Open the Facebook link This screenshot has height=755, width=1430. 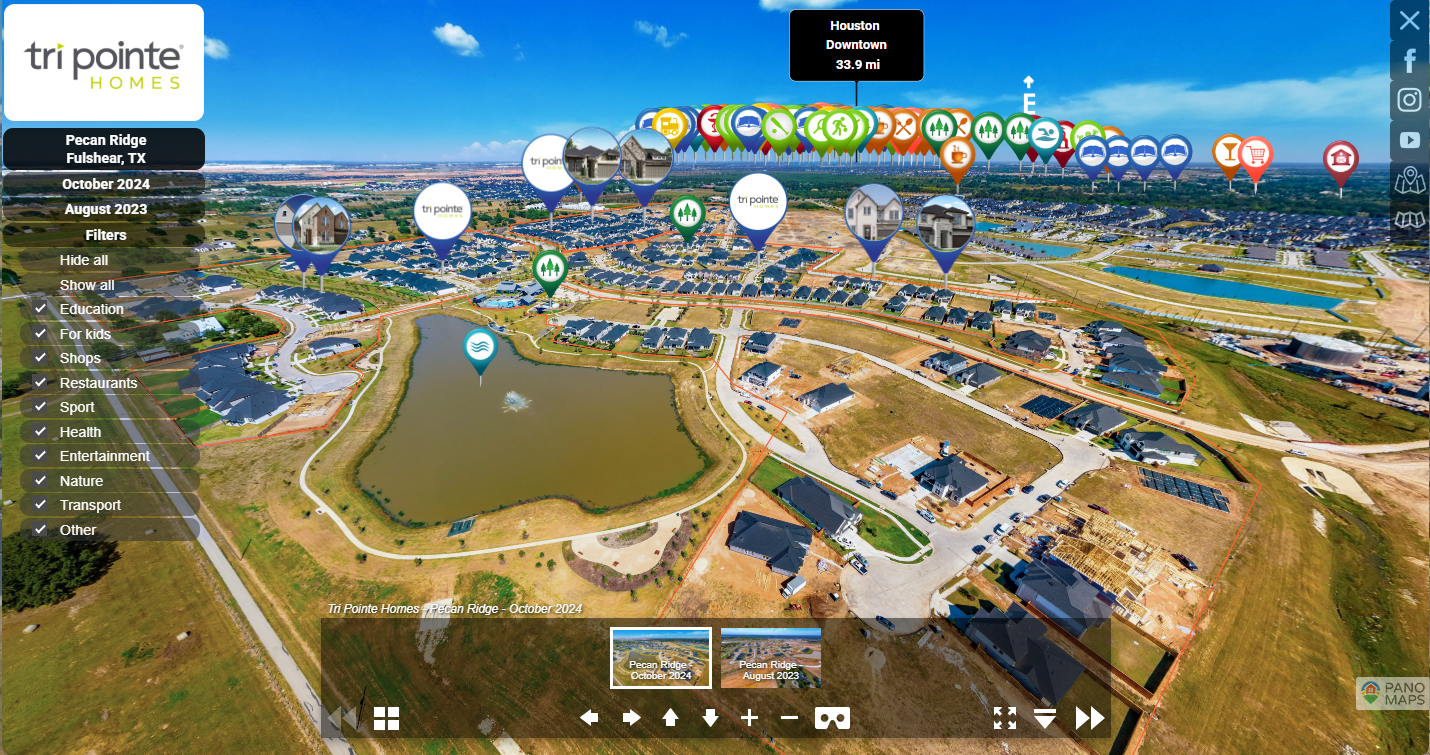[x=1409, y=61]
